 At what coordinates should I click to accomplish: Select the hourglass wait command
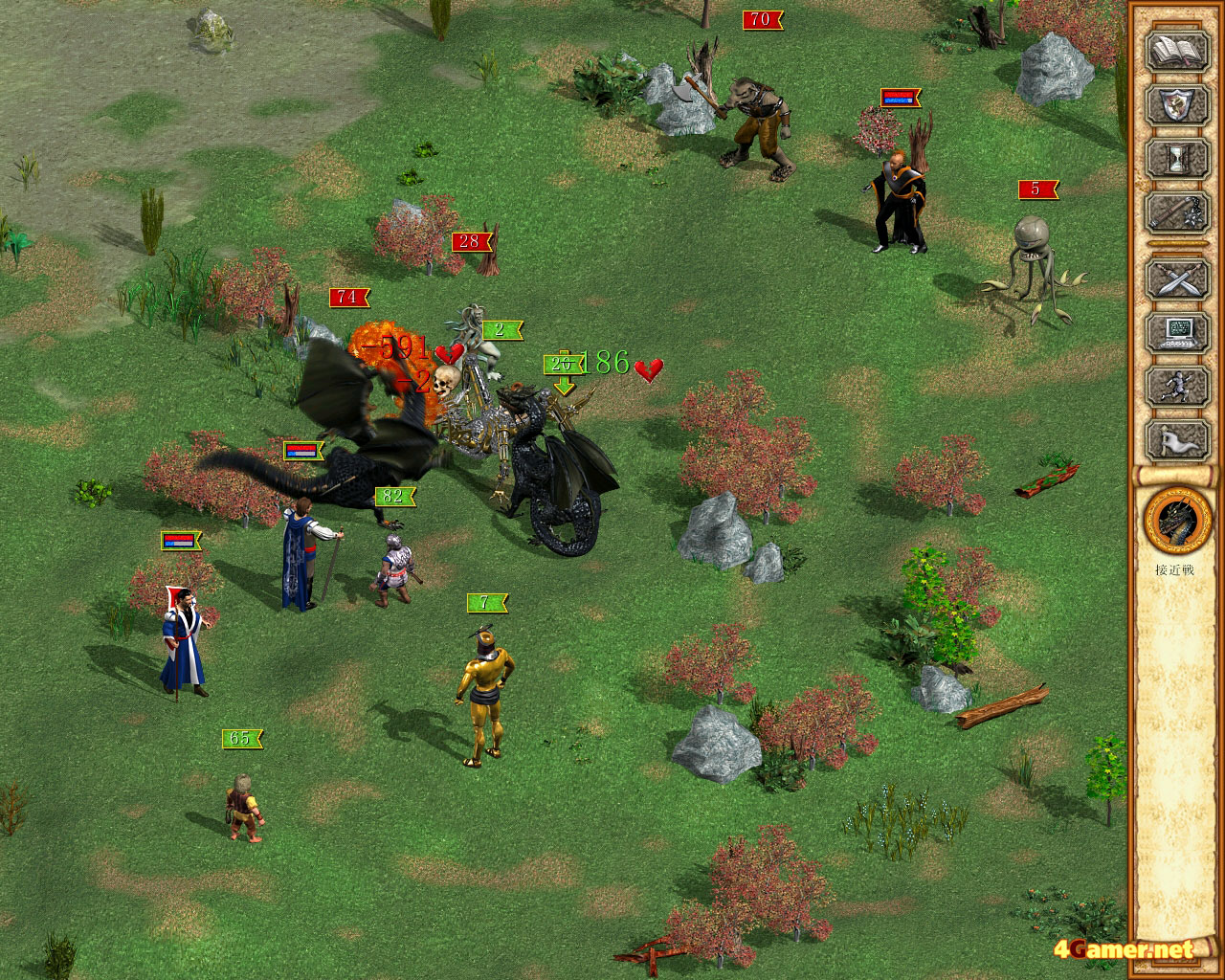point(1176,158)
